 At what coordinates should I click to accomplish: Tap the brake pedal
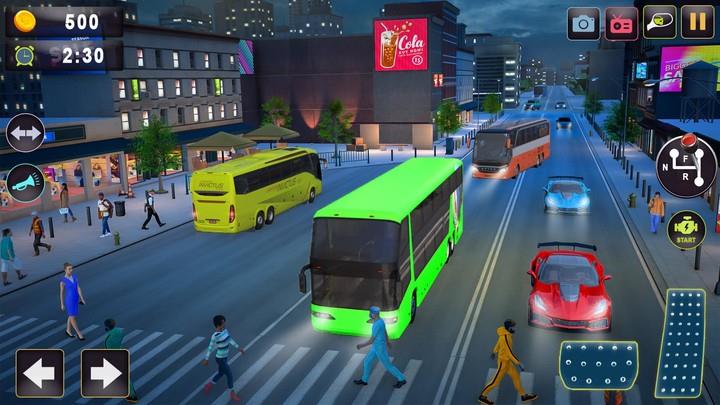click(x=598, y=365)
